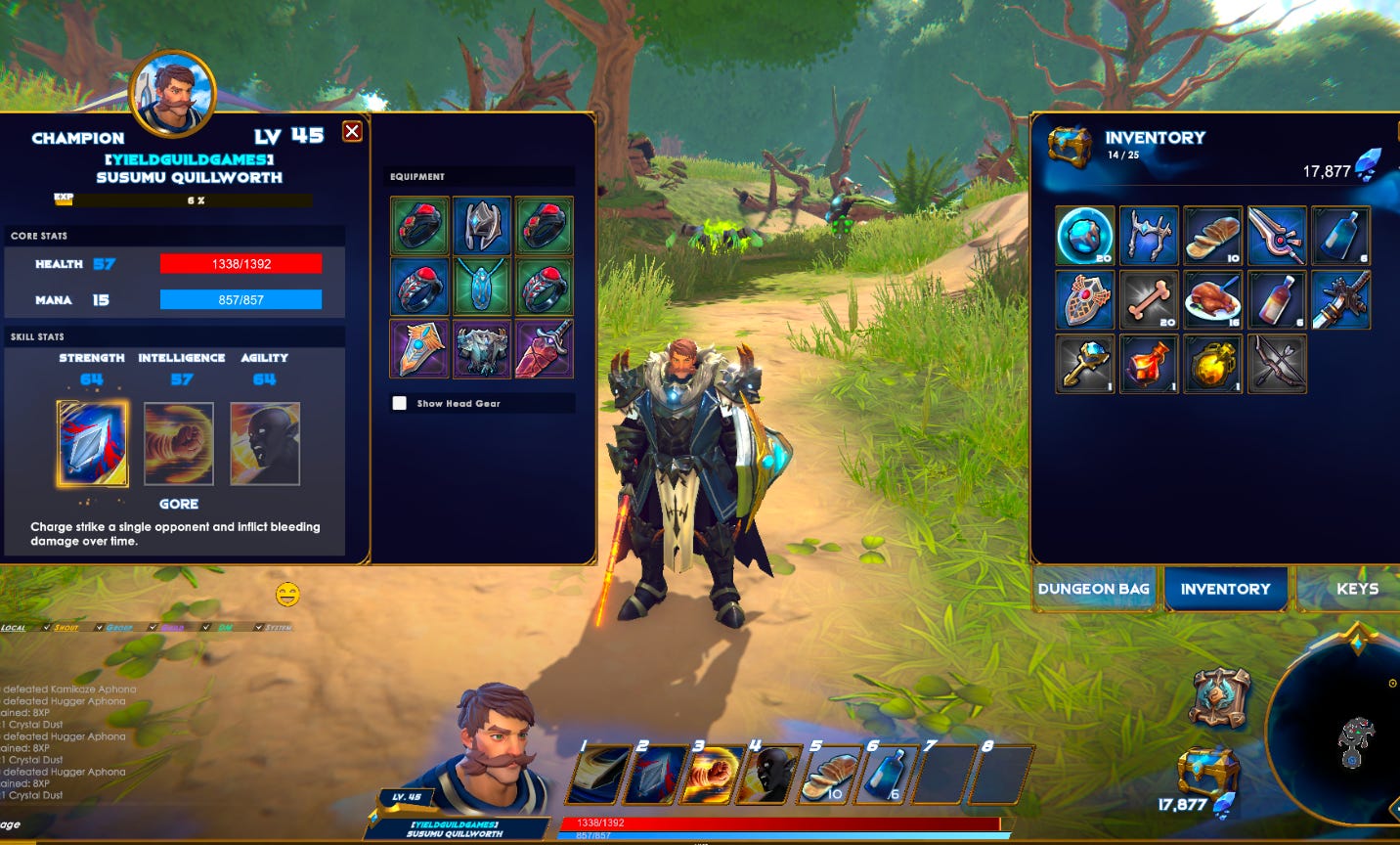Select the bread stack in the inventory
This screenshot has width=1400, height=845.
pos(1212,235)
